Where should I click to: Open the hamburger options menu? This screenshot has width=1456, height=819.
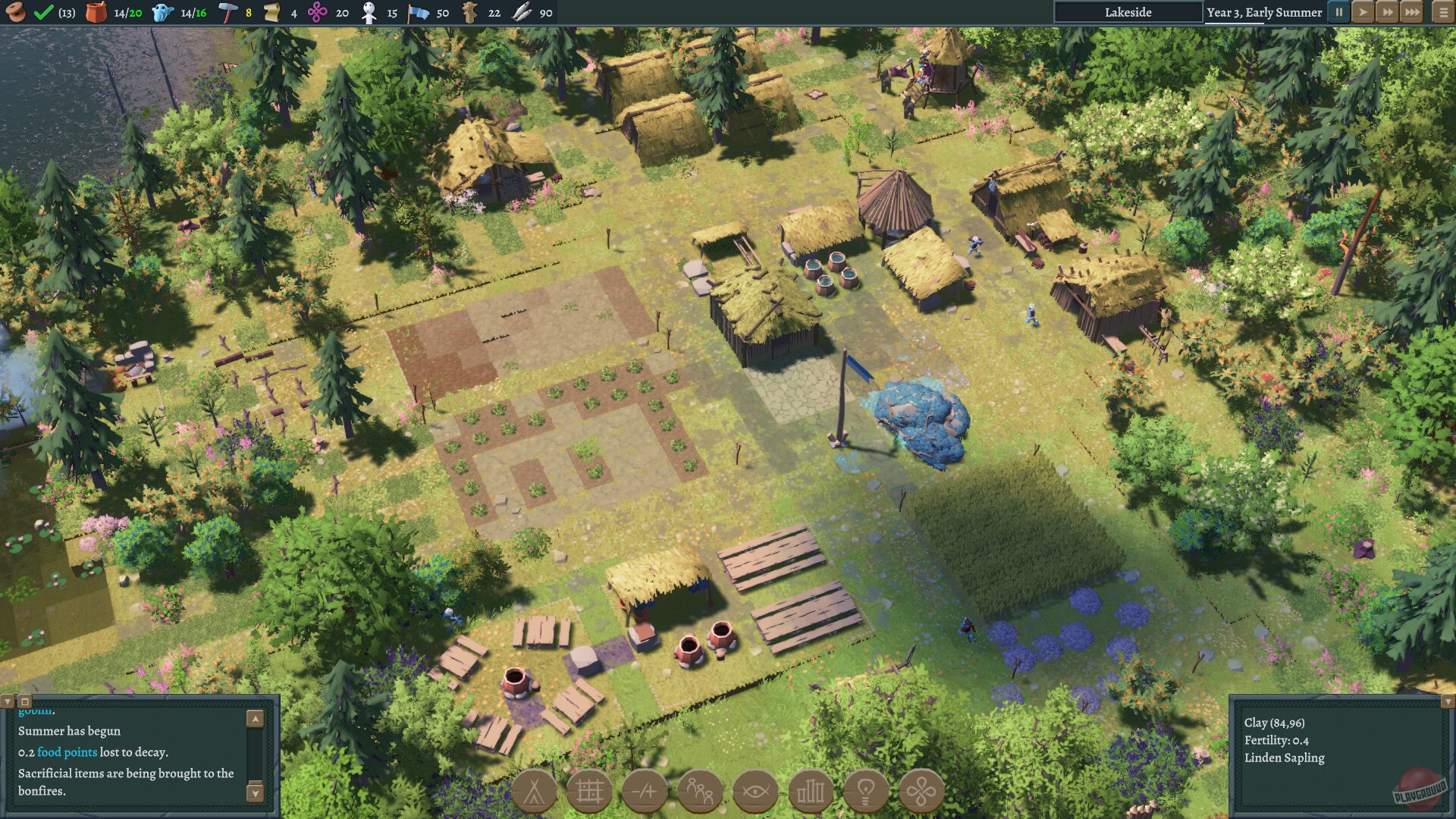1438,12
